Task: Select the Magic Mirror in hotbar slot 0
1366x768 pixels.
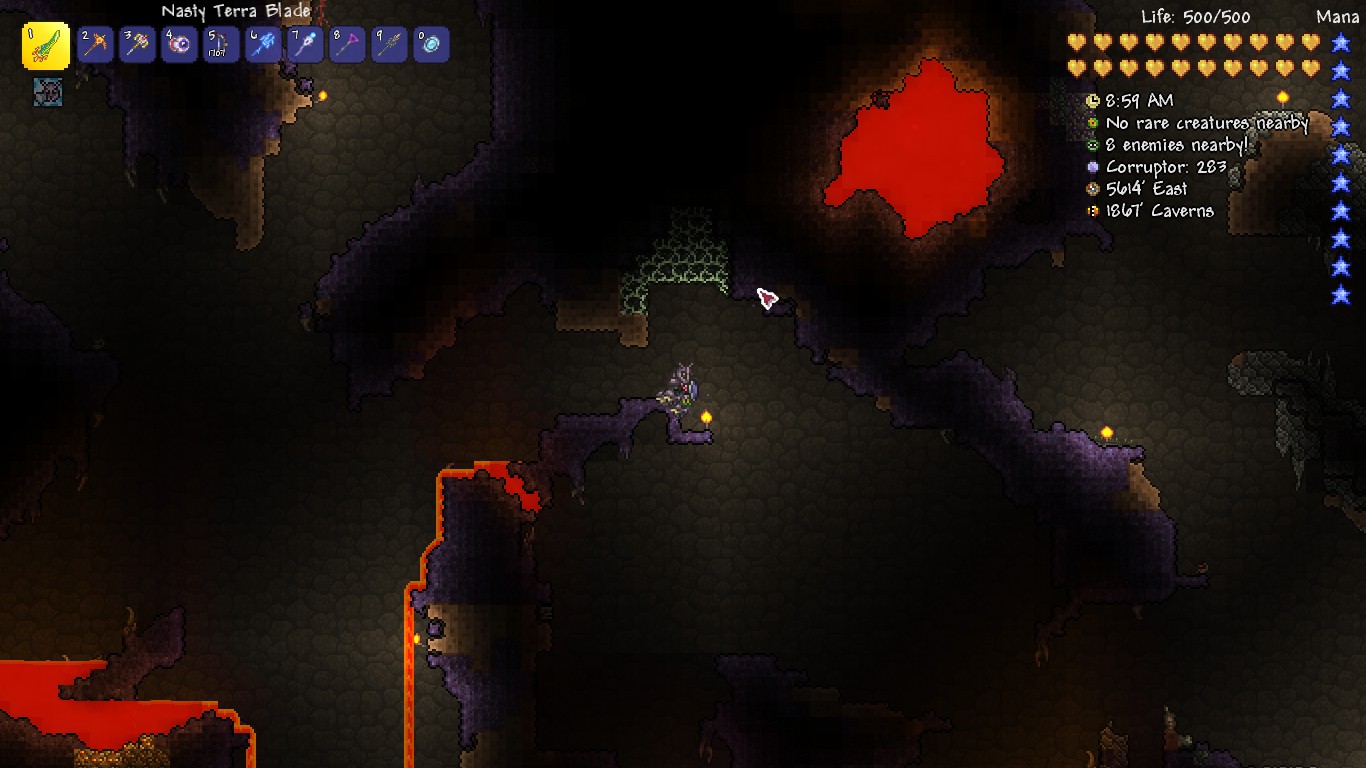Action: pyautogui.click(x=432, y=44)
